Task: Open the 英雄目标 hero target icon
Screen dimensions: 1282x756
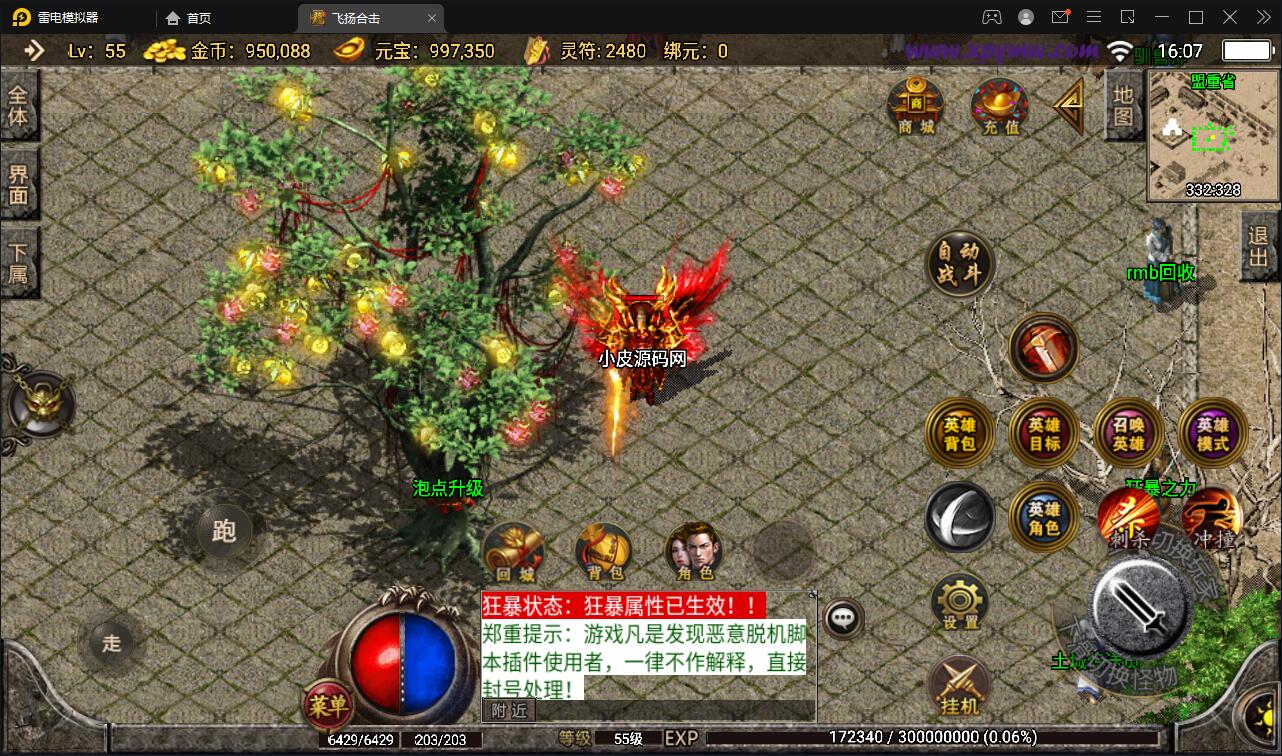Action: [1043, 433]
